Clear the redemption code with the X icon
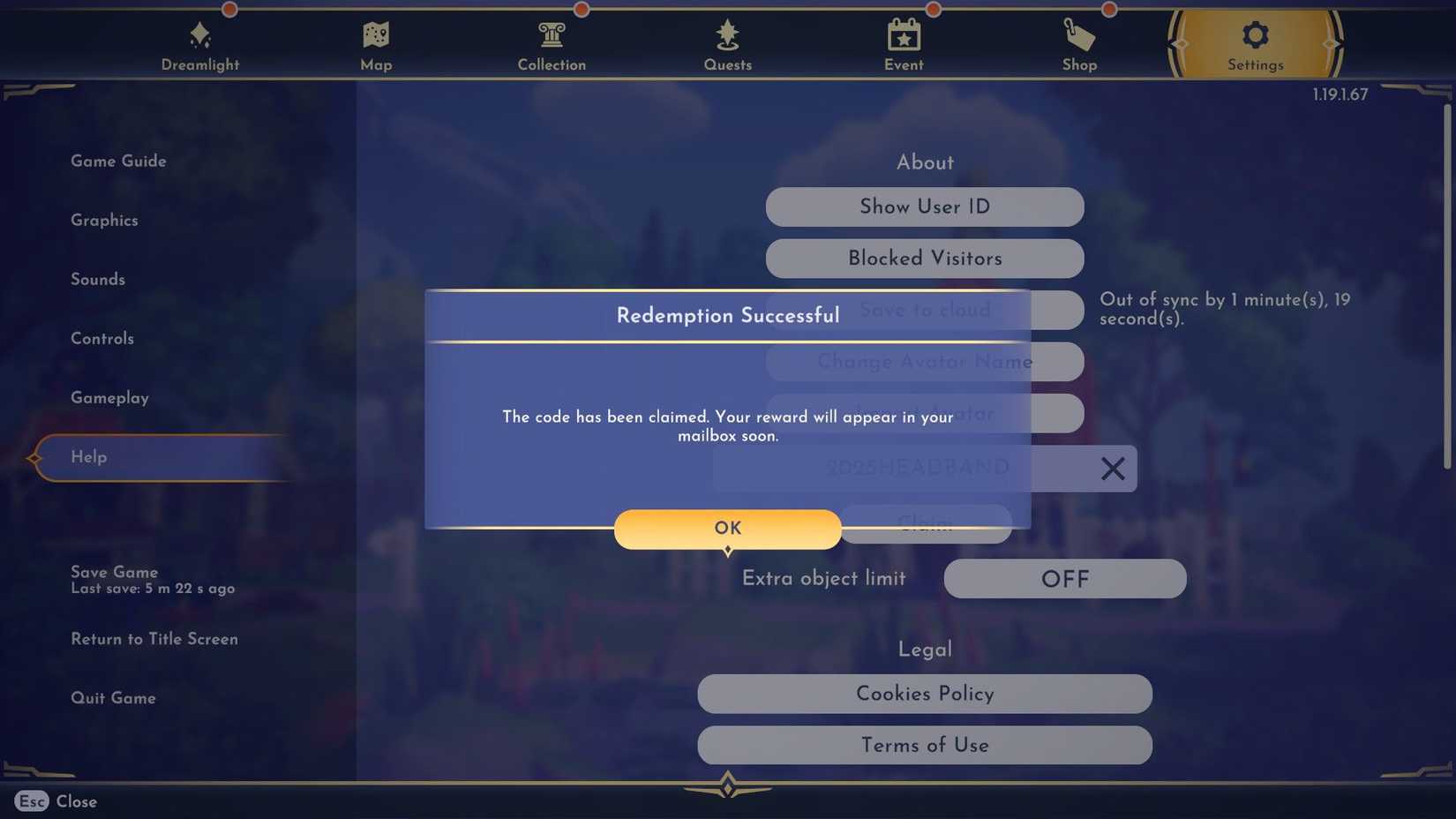 pos(1113,469)
